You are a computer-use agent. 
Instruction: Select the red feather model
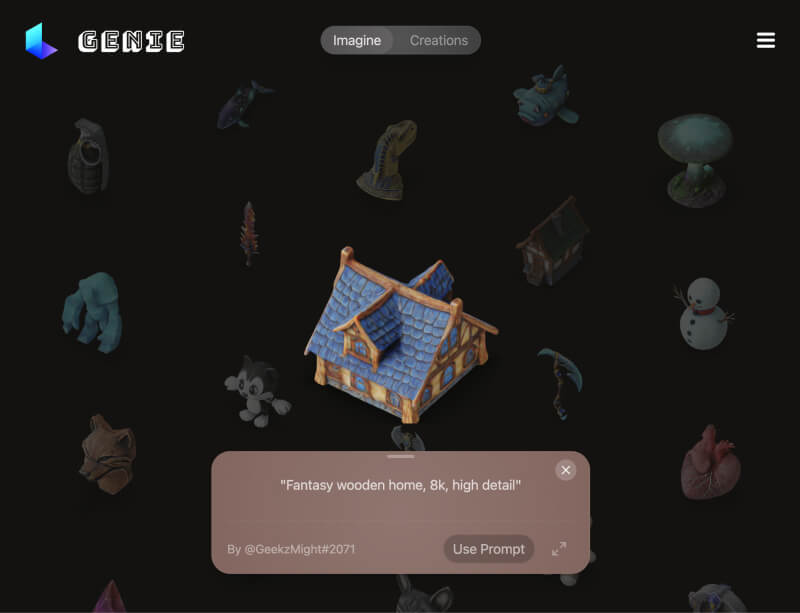[x=248, y=232]
